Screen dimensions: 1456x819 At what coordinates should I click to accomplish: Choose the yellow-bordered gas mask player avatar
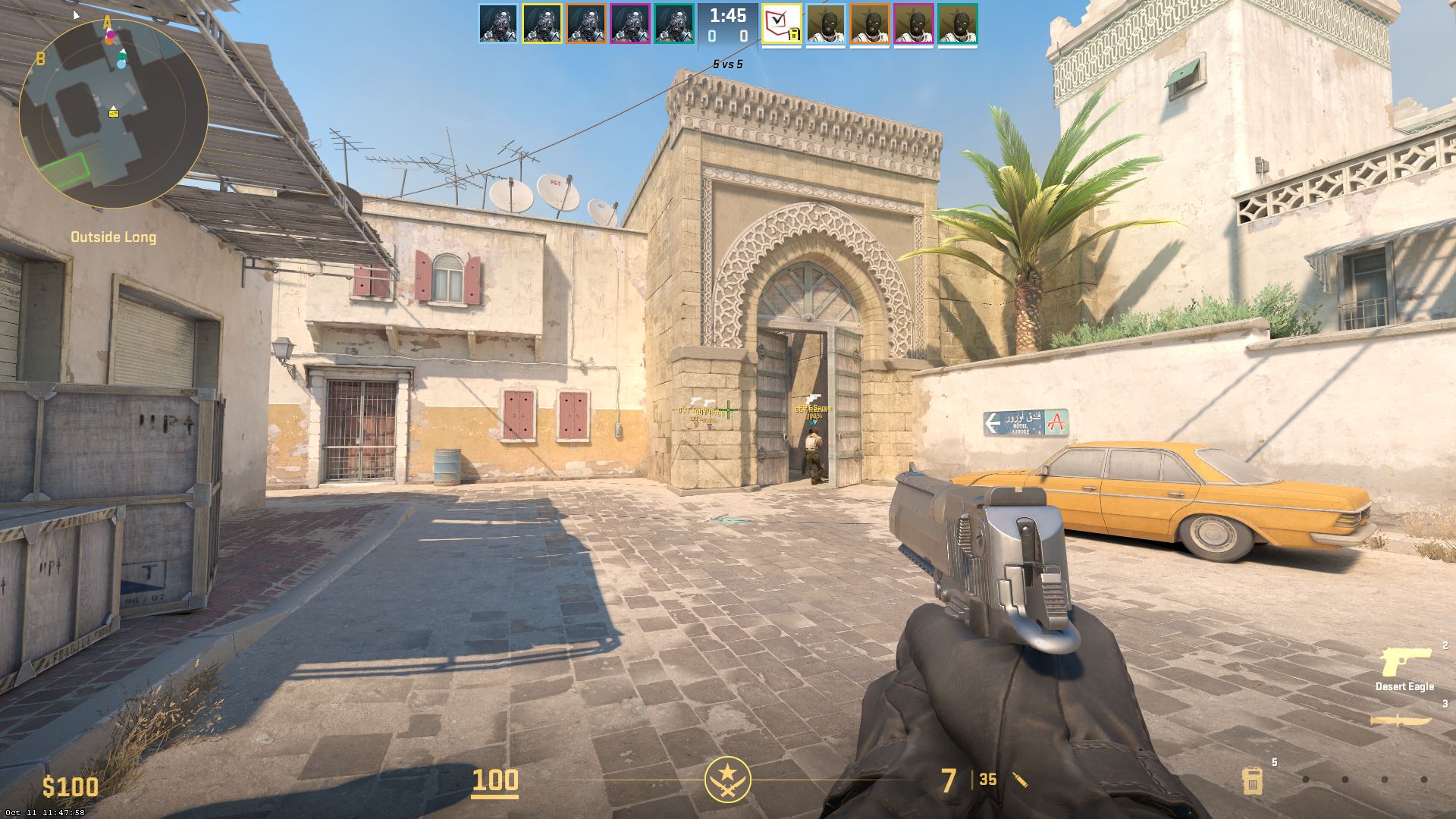tap(542, 24)
